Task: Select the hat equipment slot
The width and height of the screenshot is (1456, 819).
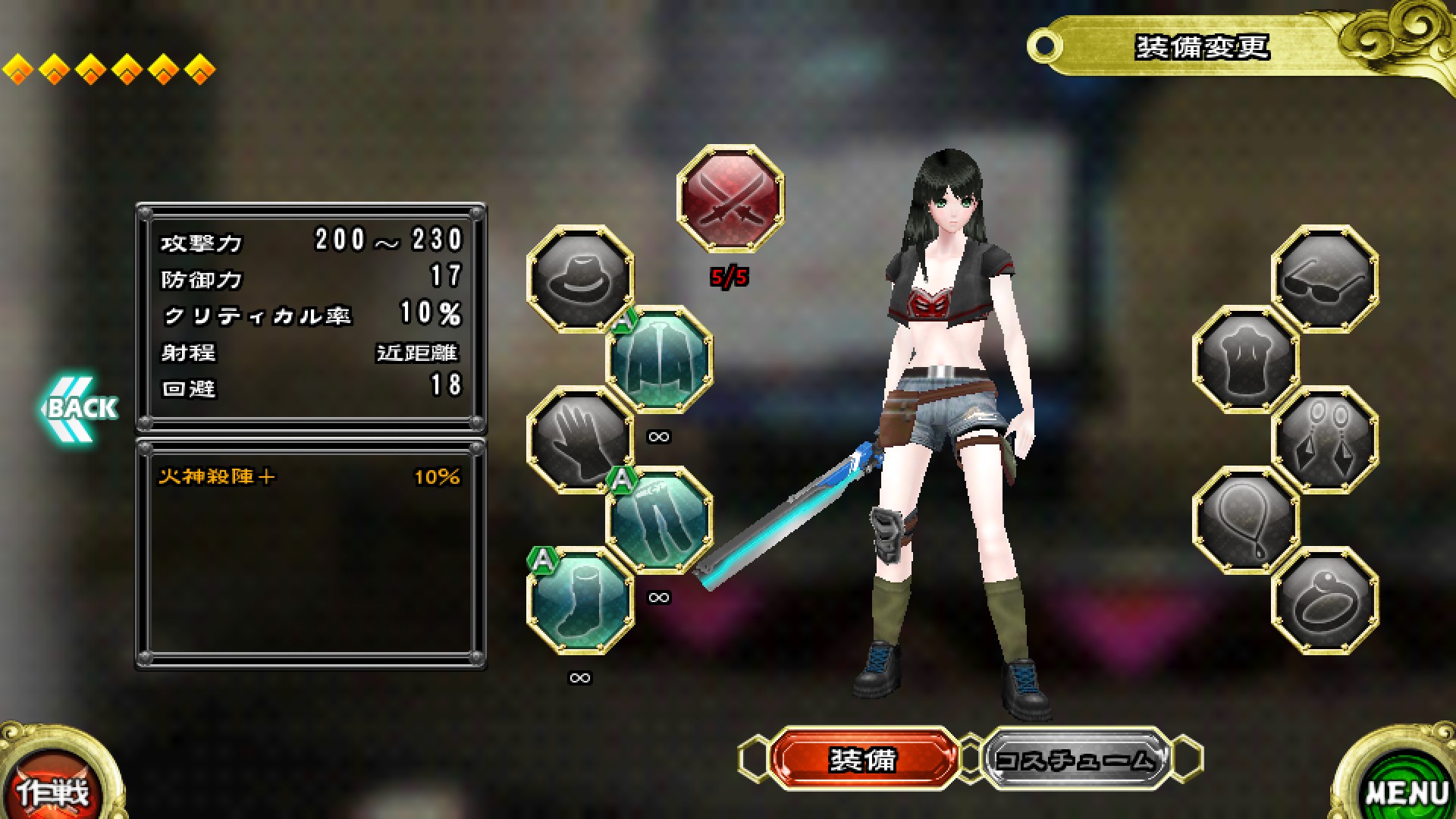Action: [x=580, y=278]
